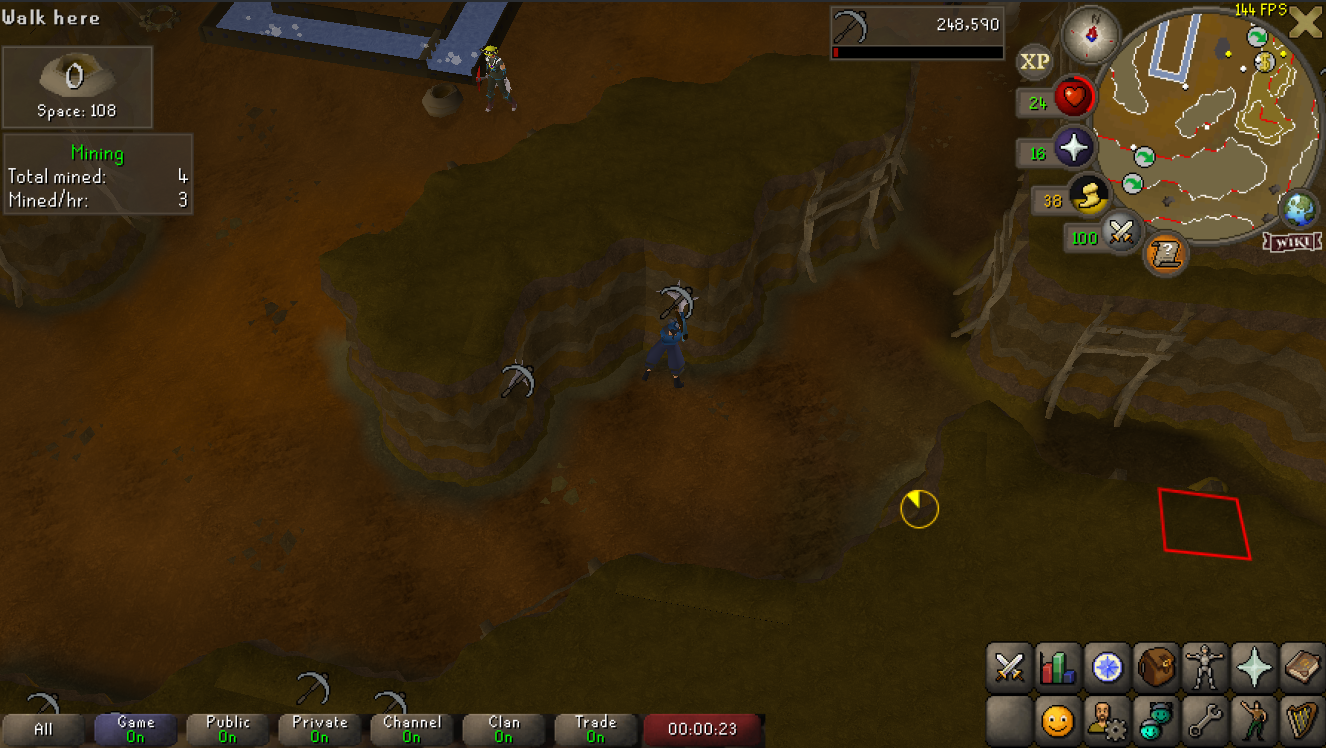Open the smiley face Friends List tab

click(1059, 720)
